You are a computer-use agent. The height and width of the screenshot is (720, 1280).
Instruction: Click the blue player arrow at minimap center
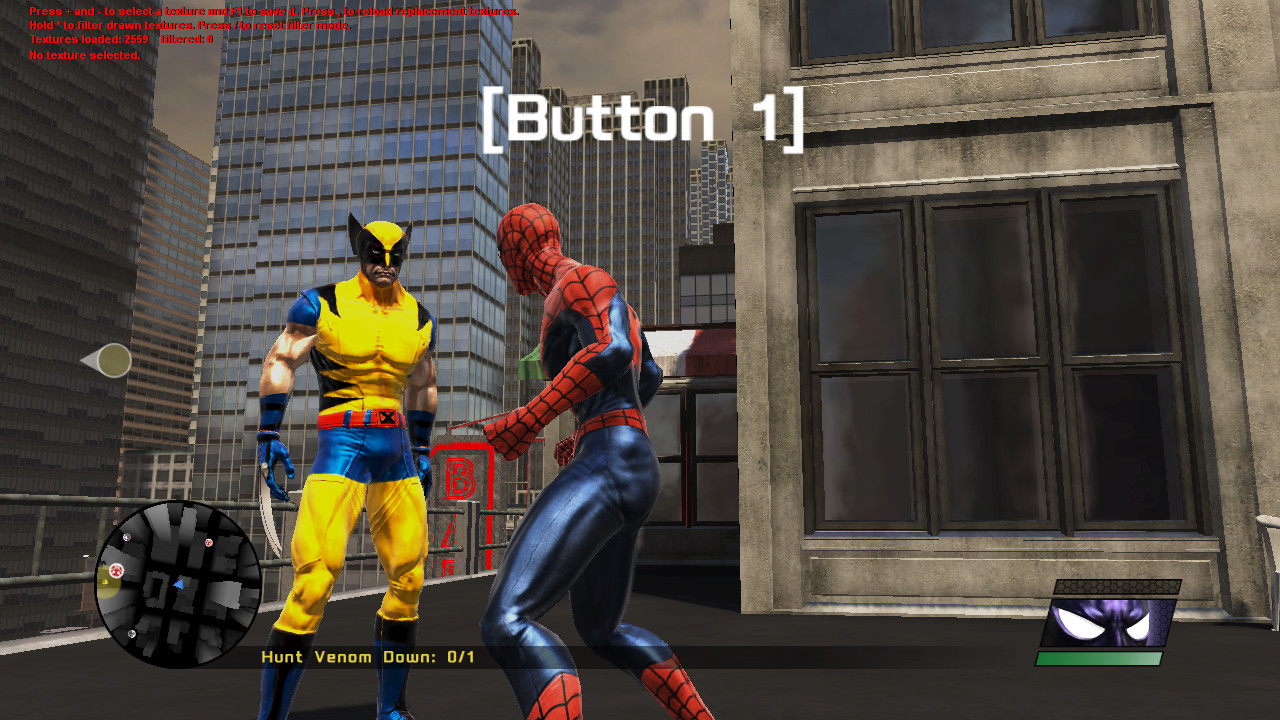(179, 584)
